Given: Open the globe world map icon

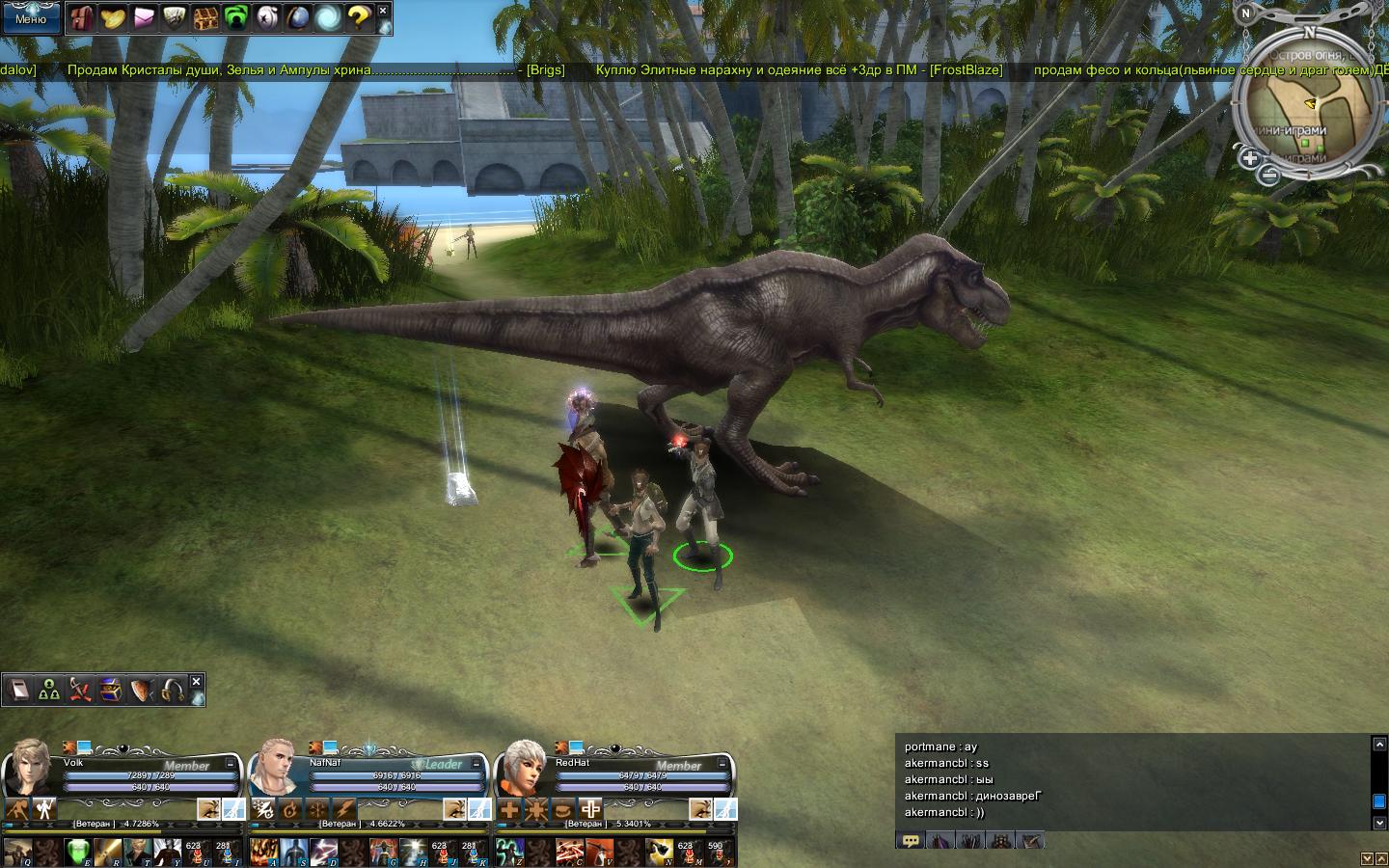Looking at the screenshot, I should pos(297,17).
